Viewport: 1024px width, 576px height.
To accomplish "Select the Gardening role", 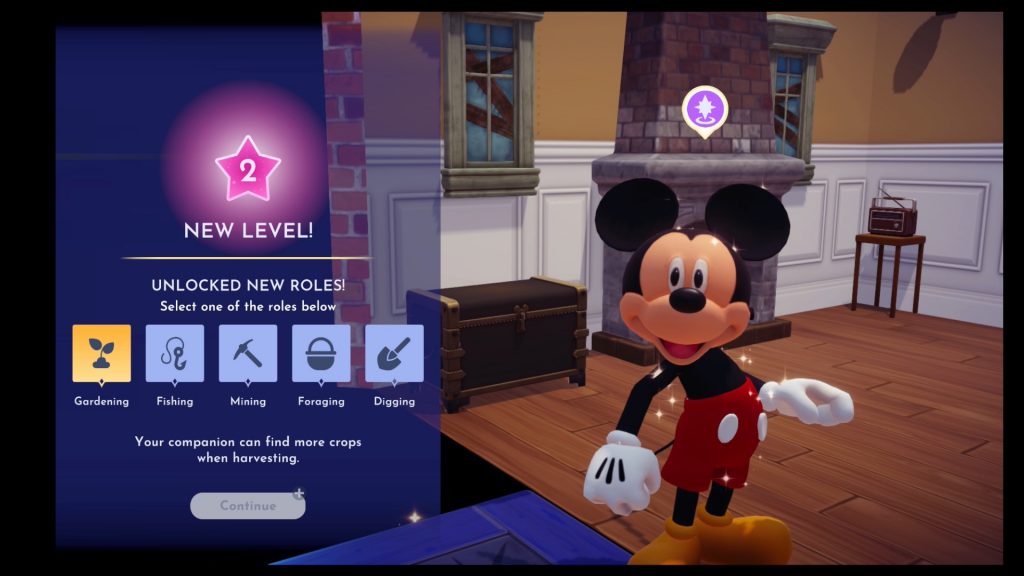I will click(101, 354).
